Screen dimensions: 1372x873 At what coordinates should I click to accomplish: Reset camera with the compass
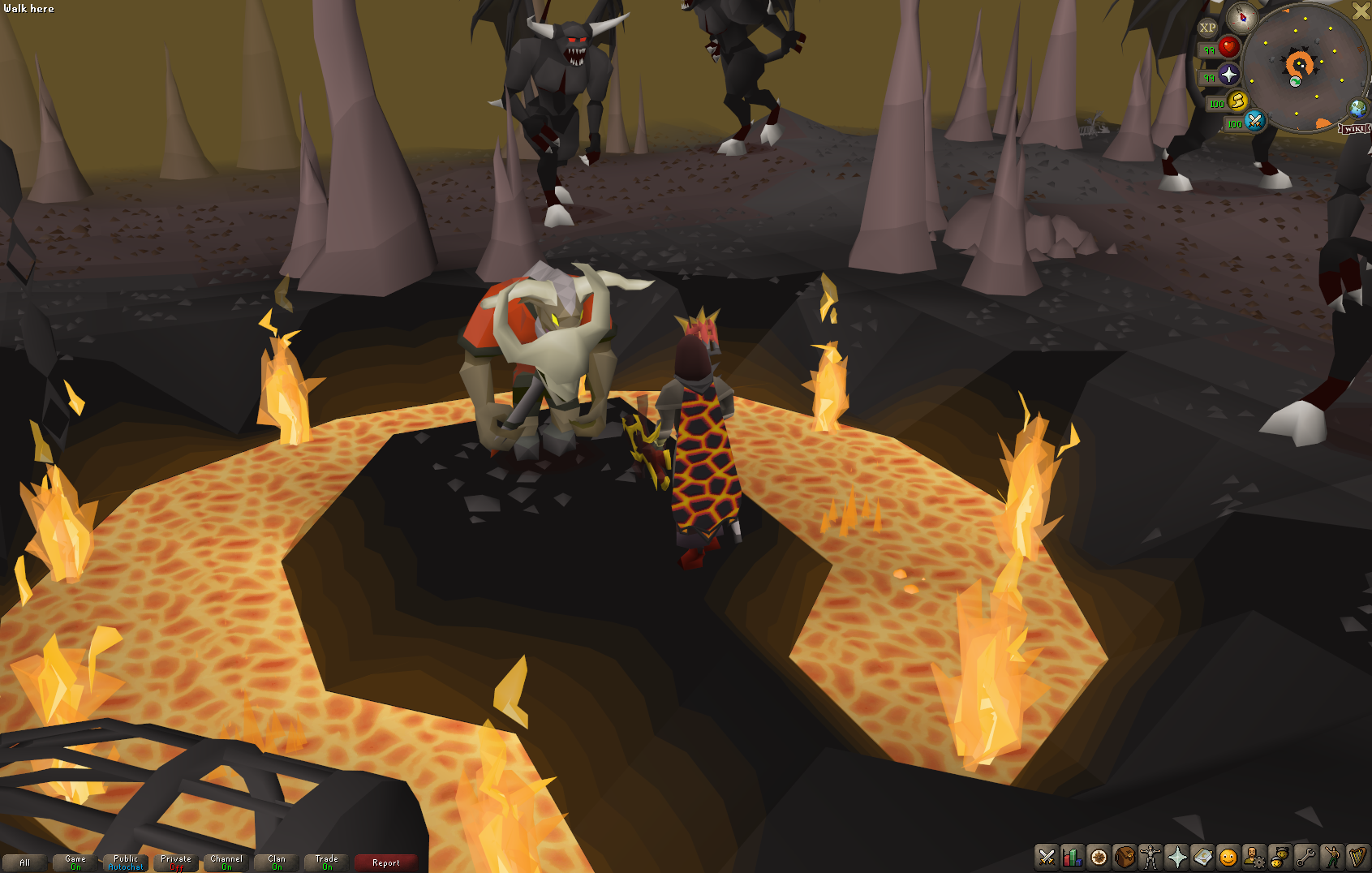click(x=1241, y=19)
